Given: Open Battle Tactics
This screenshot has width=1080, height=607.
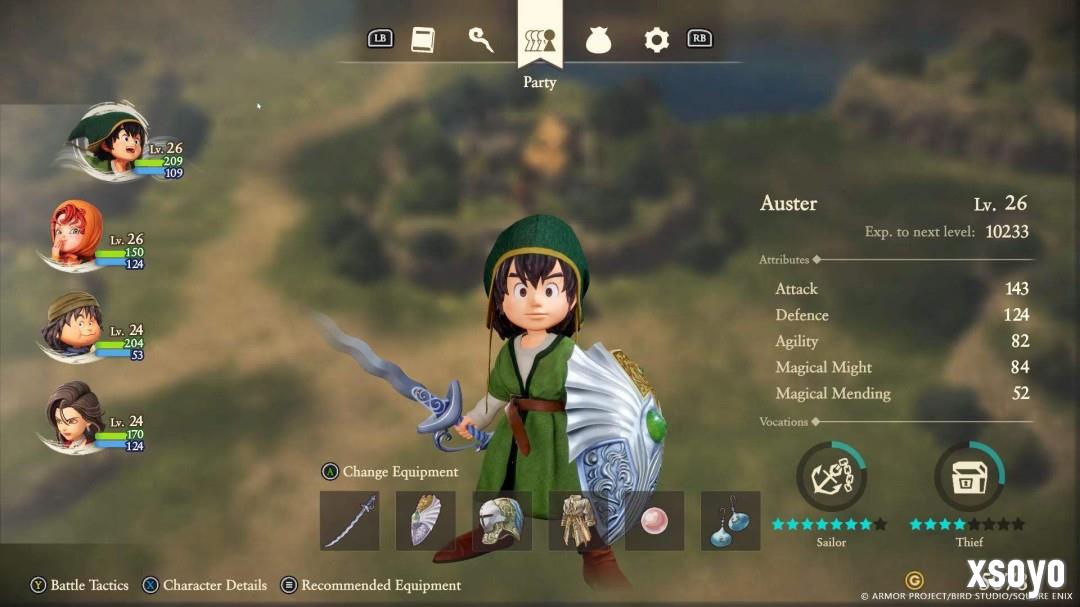Looking at the screenshot, I should pos(80,585).
